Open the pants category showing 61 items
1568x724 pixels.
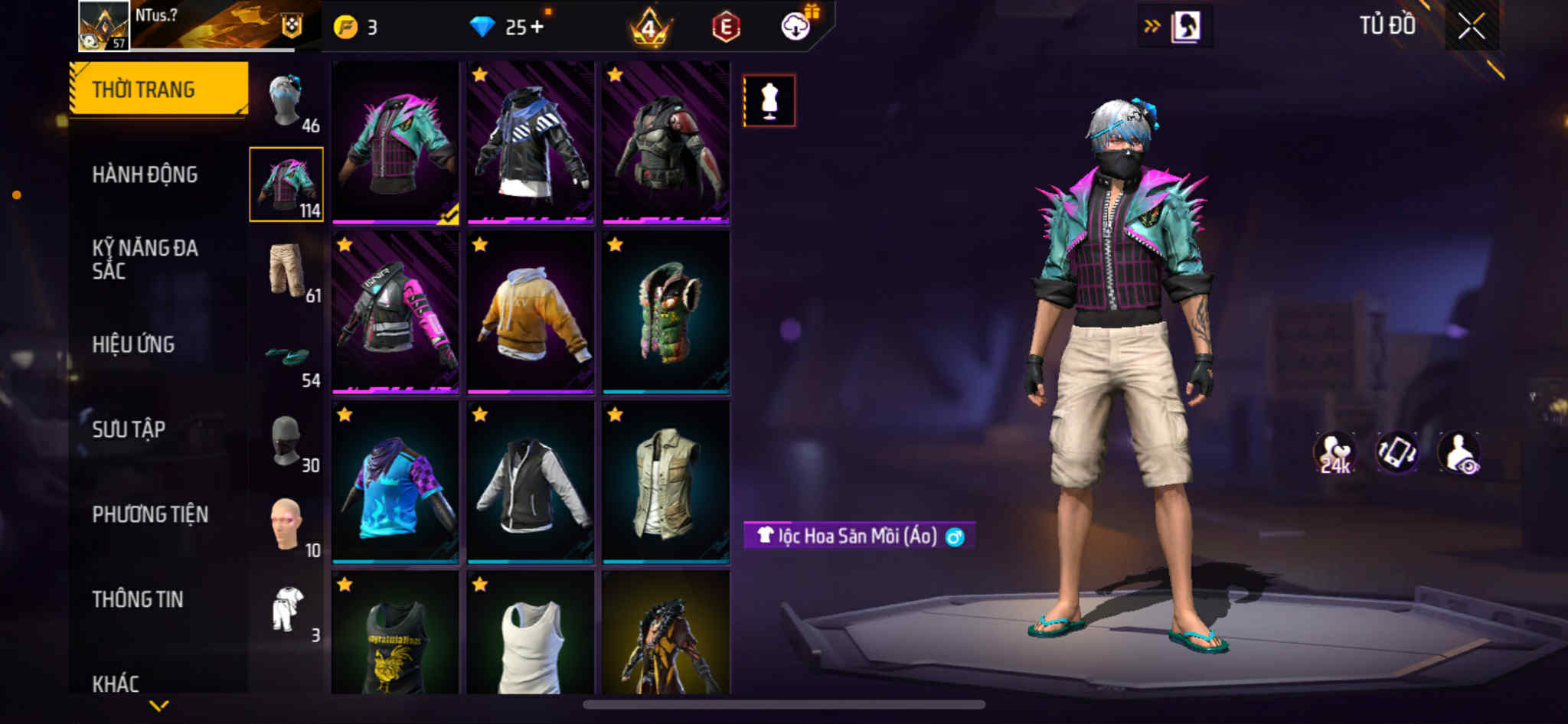pos(287,270)
